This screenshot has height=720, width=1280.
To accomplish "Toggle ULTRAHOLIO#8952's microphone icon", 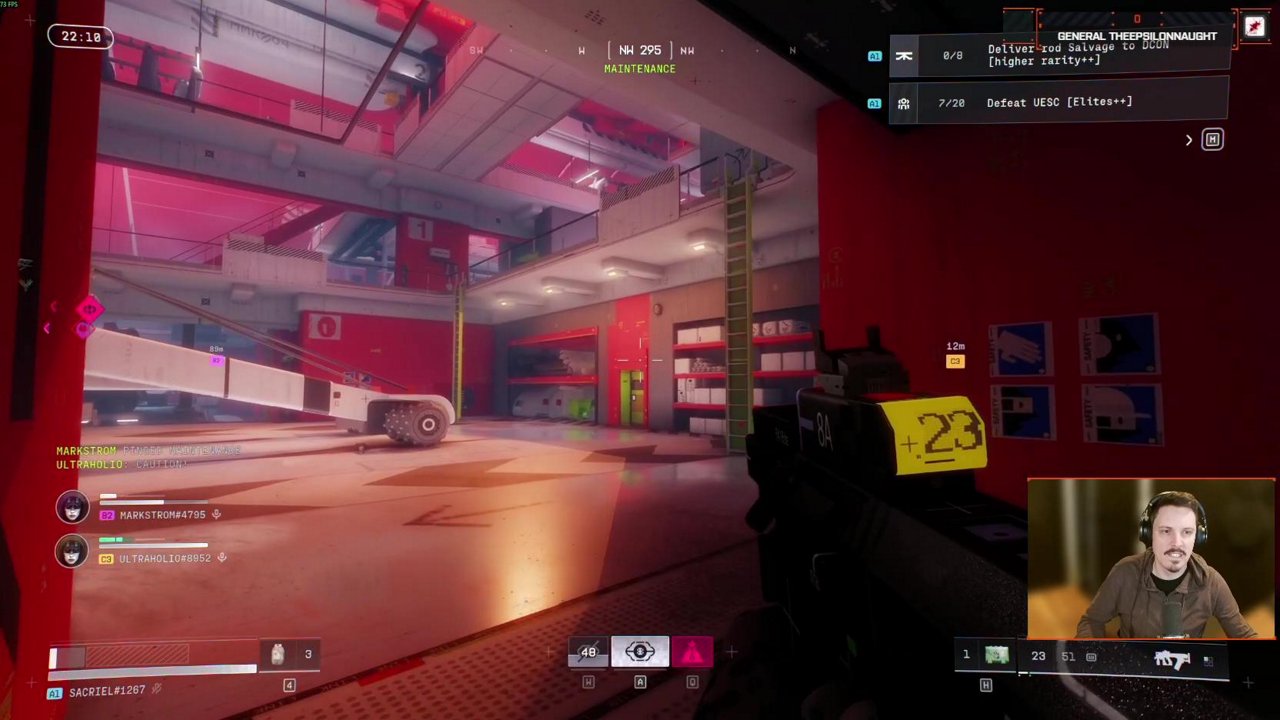I will click(222, 558).
